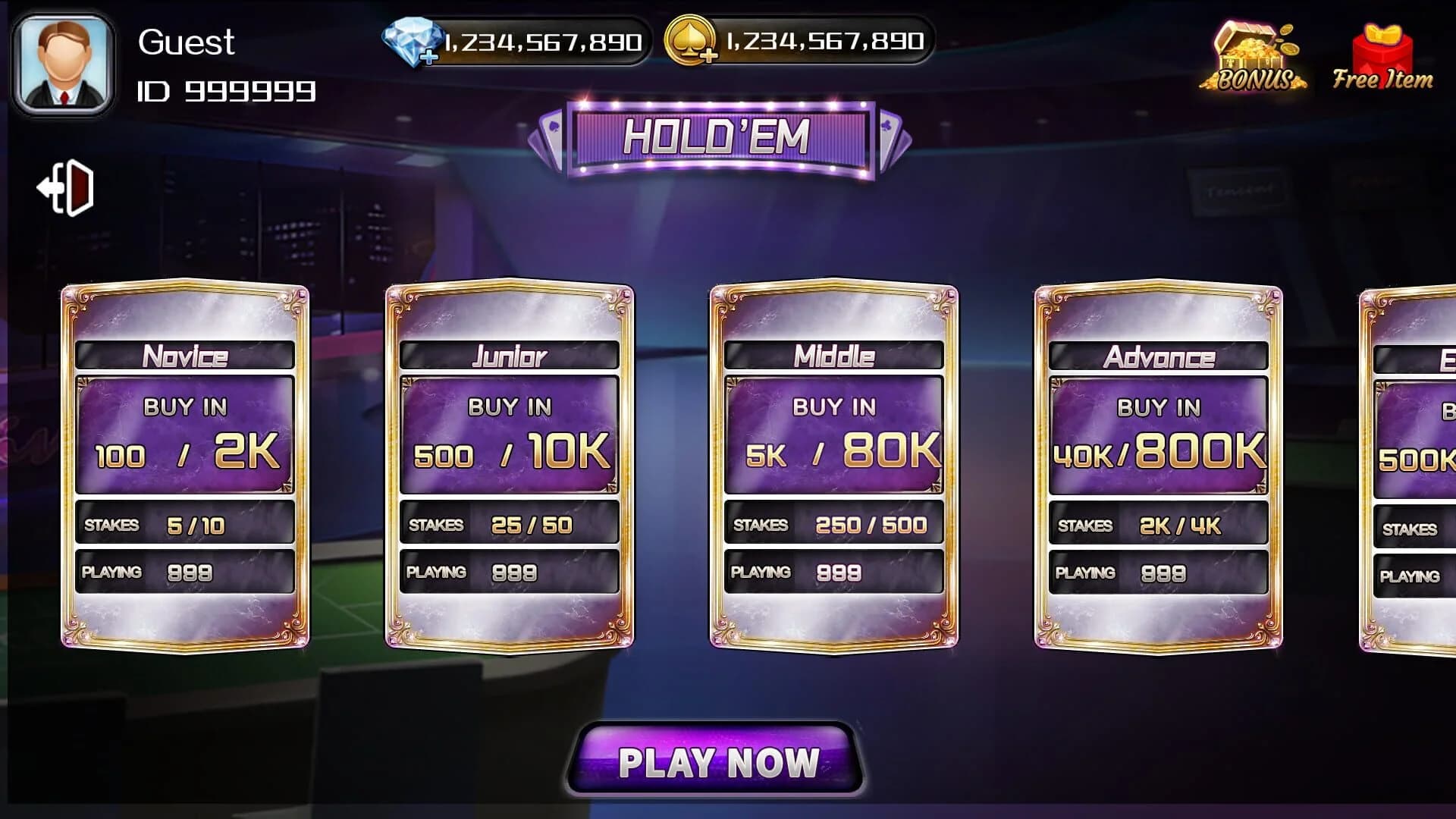The image size is (1456, 819).
Task: Click the ID 999999 label
Action: 227,93
